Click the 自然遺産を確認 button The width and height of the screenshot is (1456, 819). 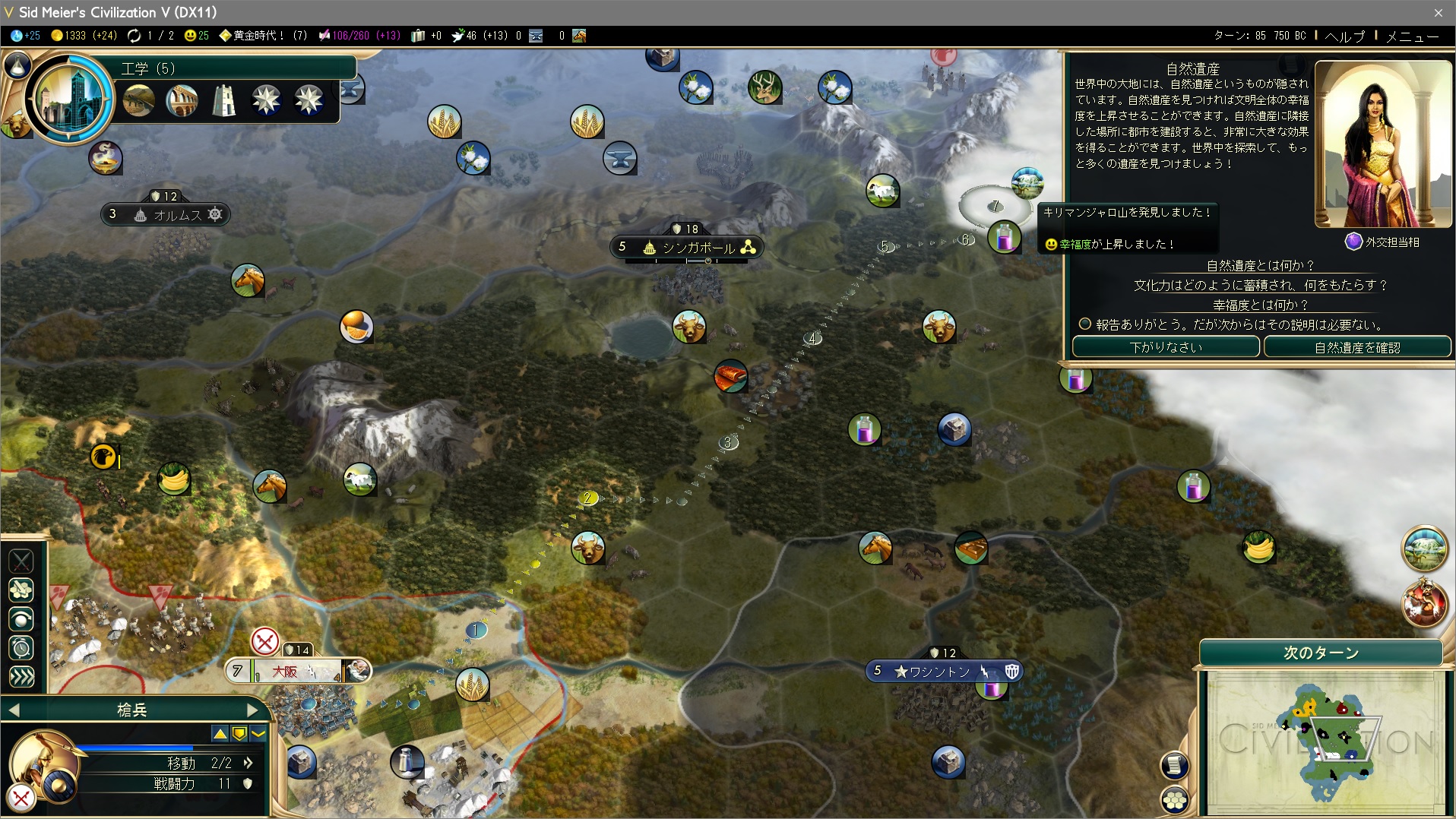tap(1357, 347)
